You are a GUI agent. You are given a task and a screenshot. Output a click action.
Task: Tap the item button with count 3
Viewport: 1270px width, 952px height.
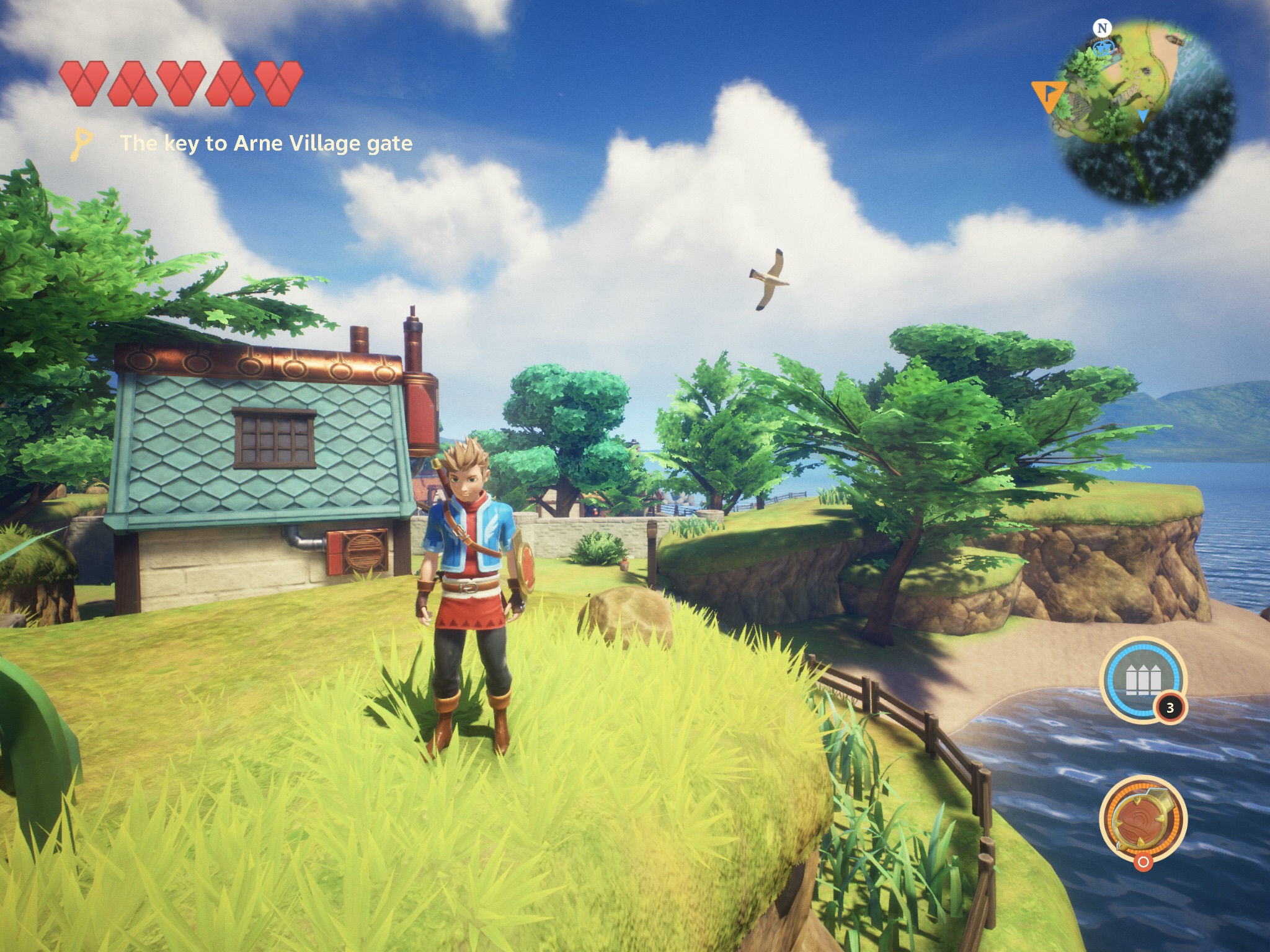(1142, 680)
